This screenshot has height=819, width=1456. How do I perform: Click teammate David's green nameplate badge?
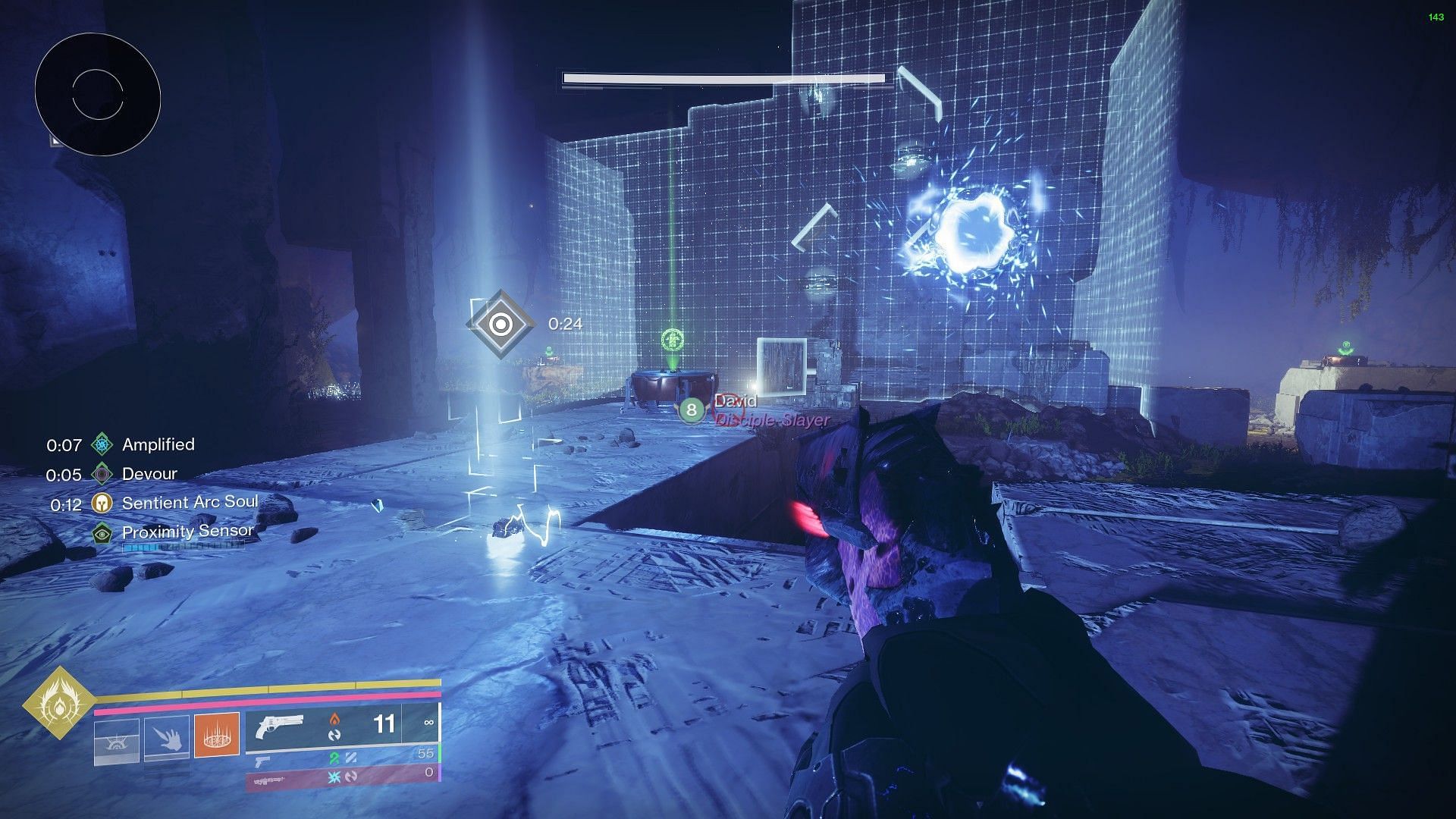[x=691, y=410]
